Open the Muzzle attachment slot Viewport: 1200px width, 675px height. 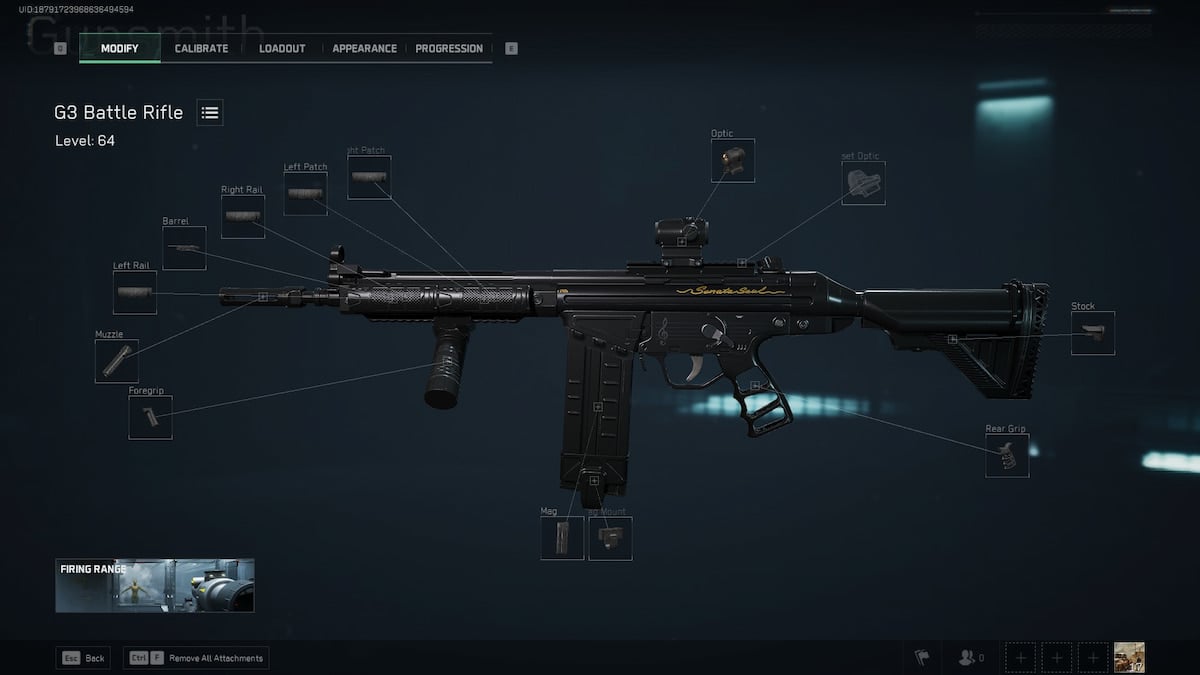coord(116,361)
